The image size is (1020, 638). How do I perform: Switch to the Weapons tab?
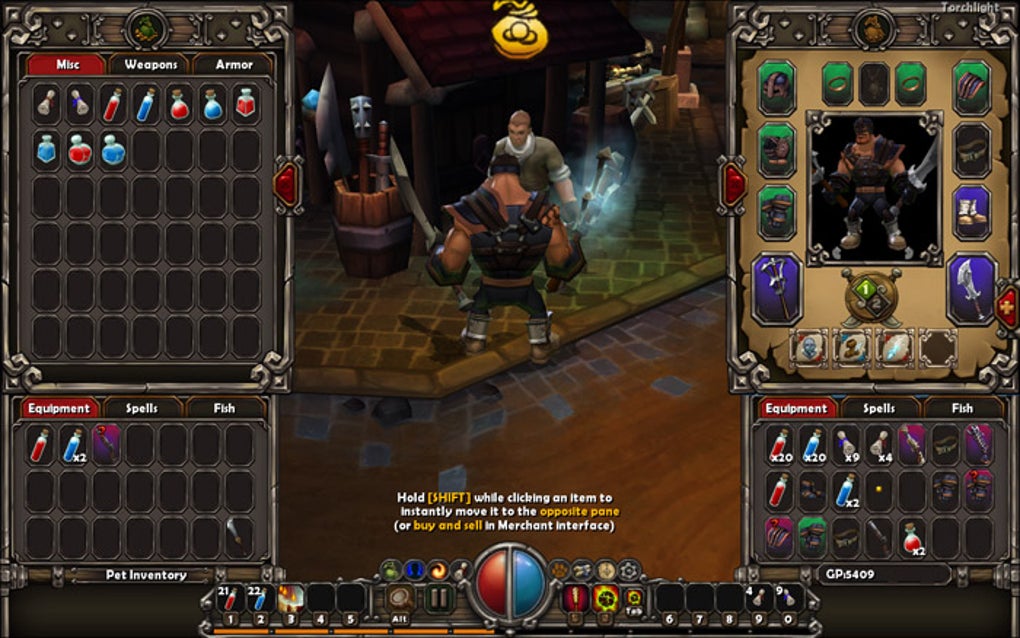[x=151, y=65]
